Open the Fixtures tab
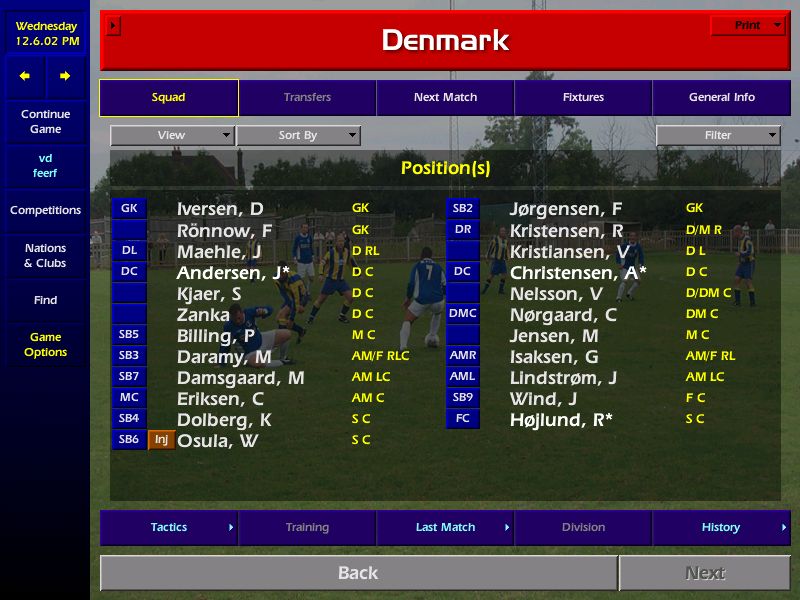The height and width of the screenshot is (600, 800). (x=583, y=98)
